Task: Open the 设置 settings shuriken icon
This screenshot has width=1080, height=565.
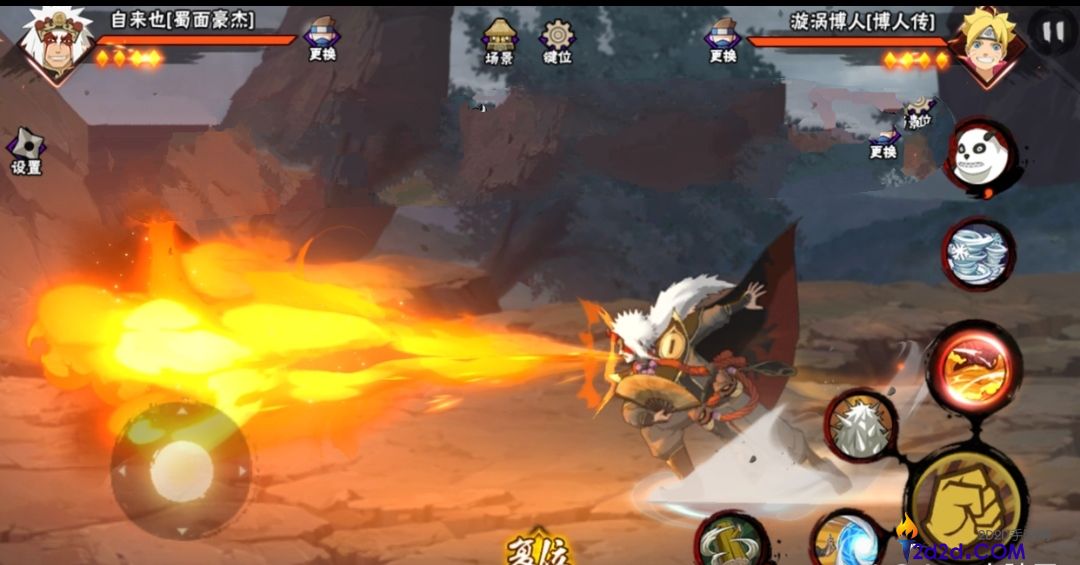Action: (26, 151)
